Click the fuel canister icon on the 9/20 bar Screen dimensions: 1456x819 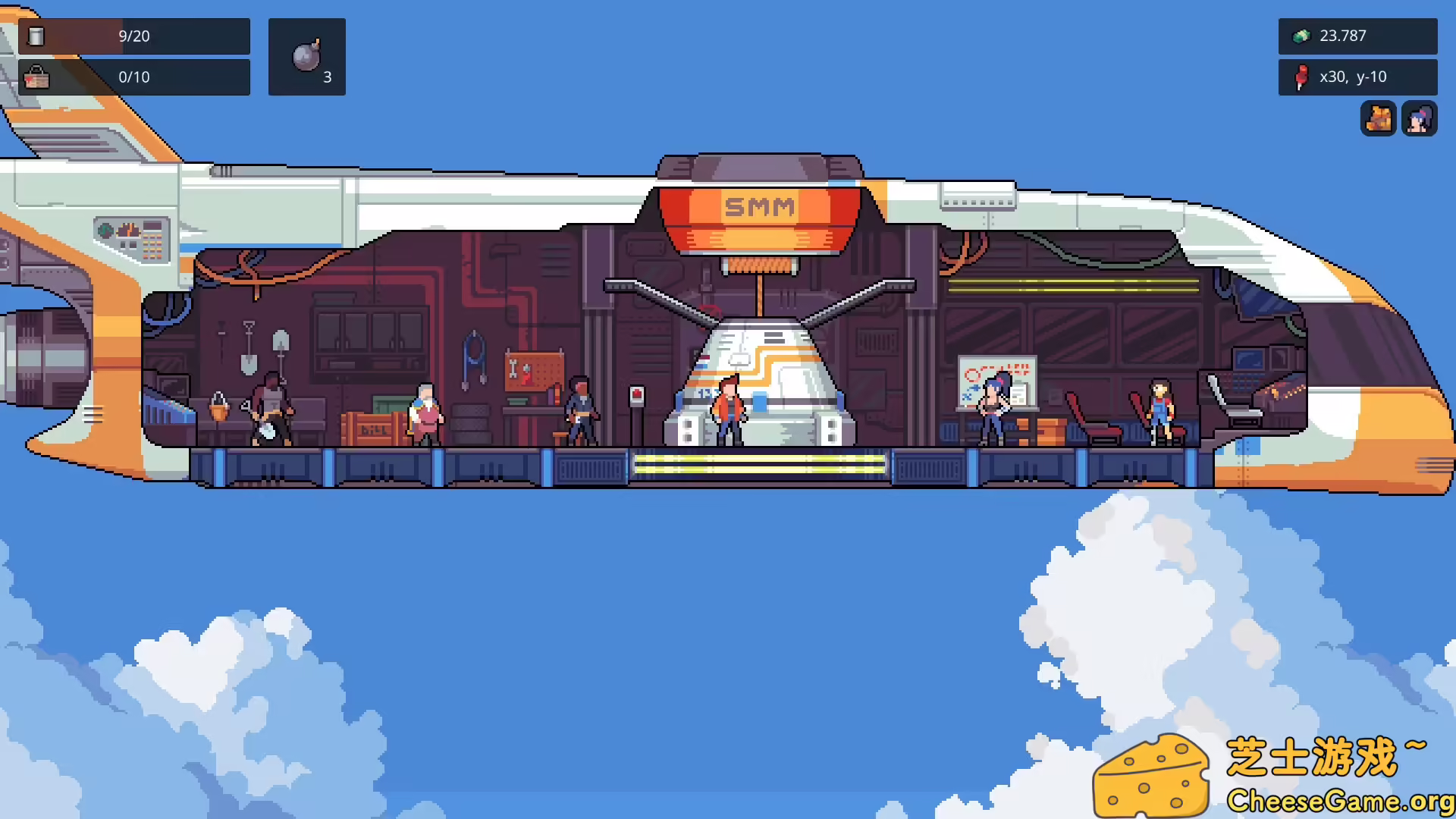click(x=36, y=36)
